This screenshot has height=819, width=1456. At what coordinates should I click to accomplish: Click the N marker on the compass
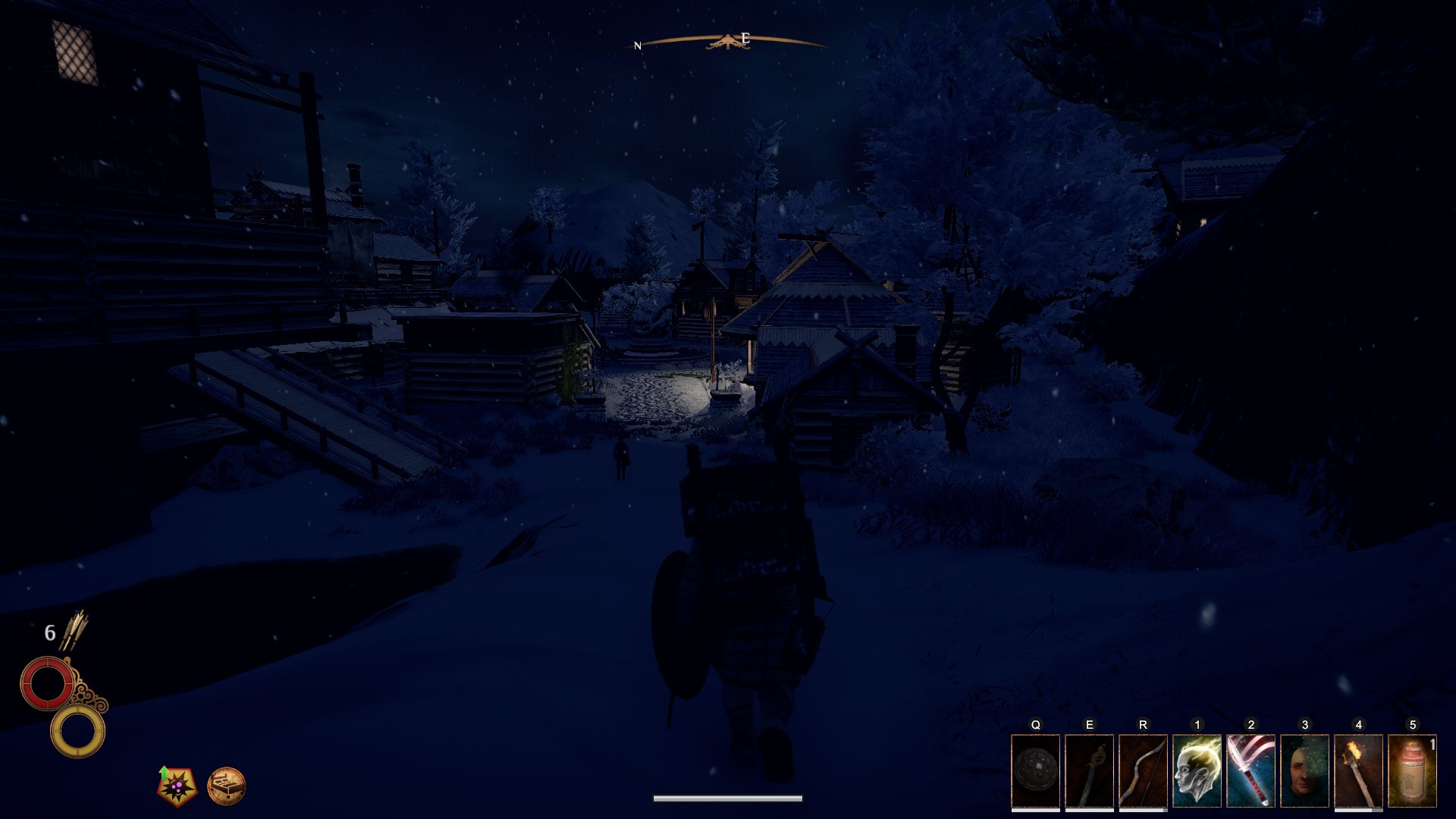pyautogui.click(x=638, y=44)
